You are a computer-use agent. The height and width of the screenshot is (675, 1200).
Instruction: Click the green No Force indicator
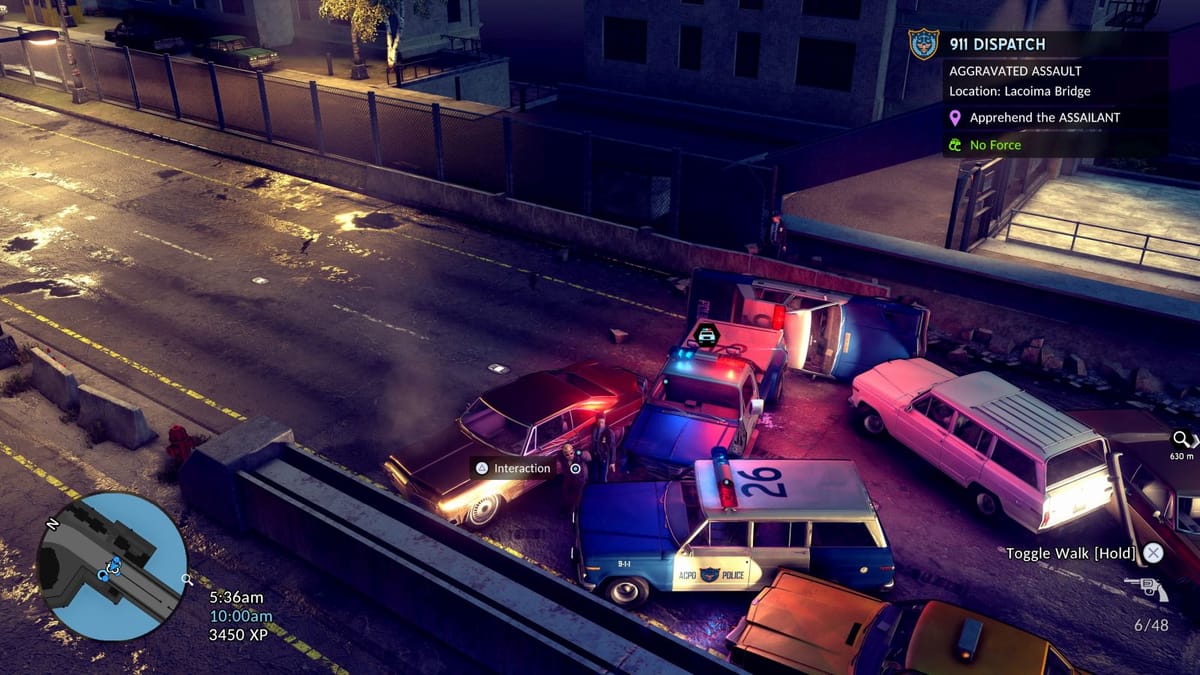[x=995, y=145]
